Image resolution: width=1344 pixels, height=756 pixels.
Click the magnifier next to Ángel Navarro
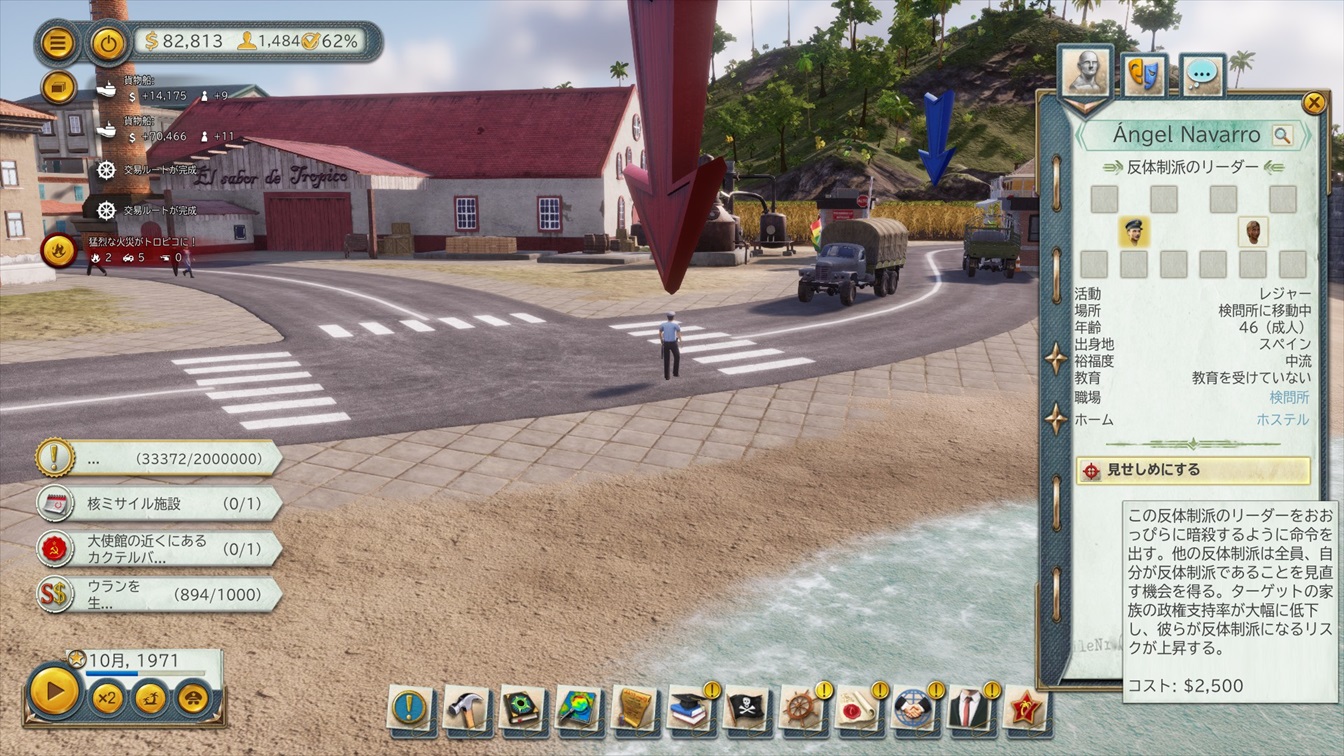pyautogui.click(x=1282, y=135)
